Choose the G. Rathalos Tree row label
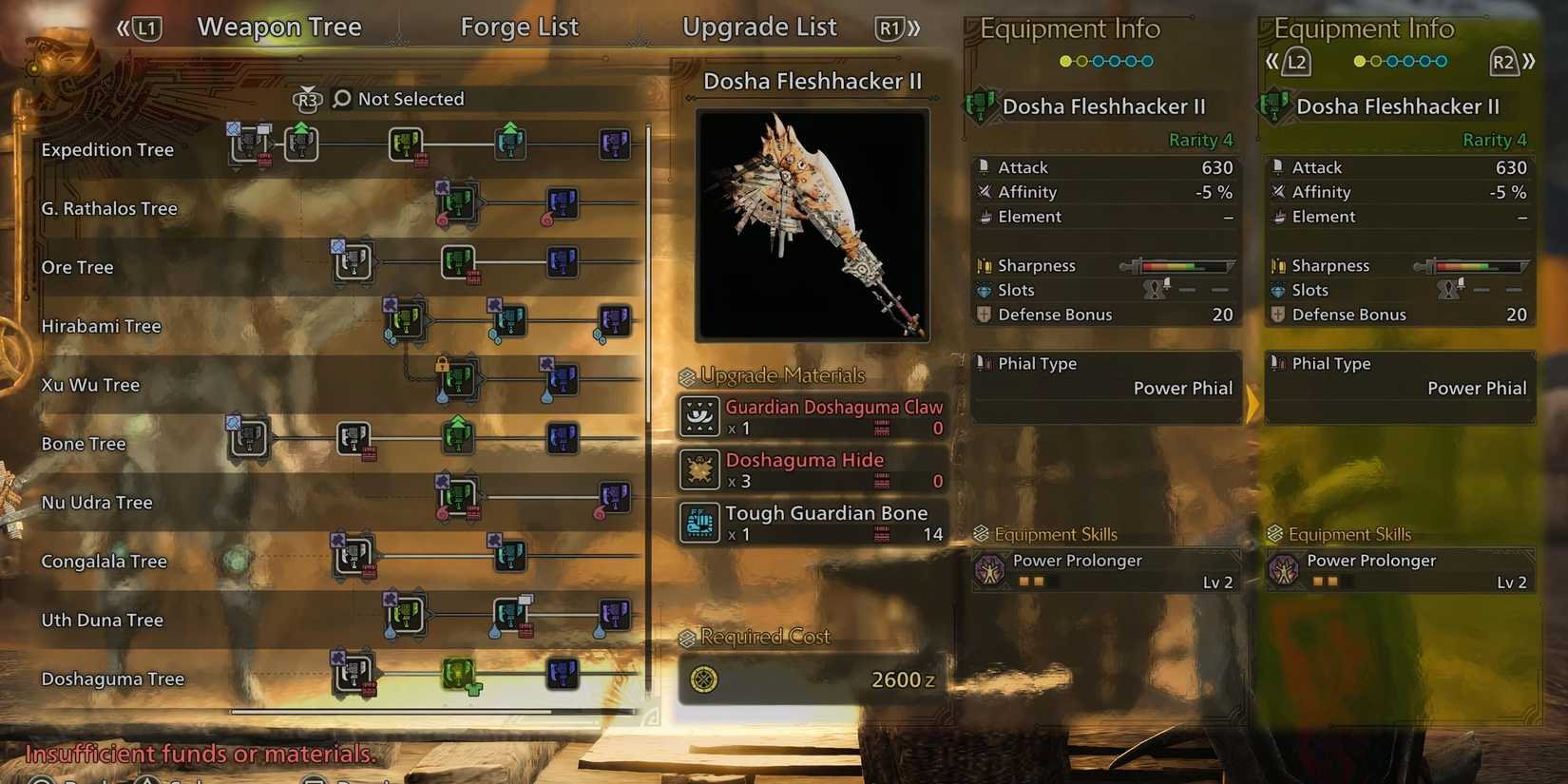This screenshot has height=784, width=1568. point(109,209)
